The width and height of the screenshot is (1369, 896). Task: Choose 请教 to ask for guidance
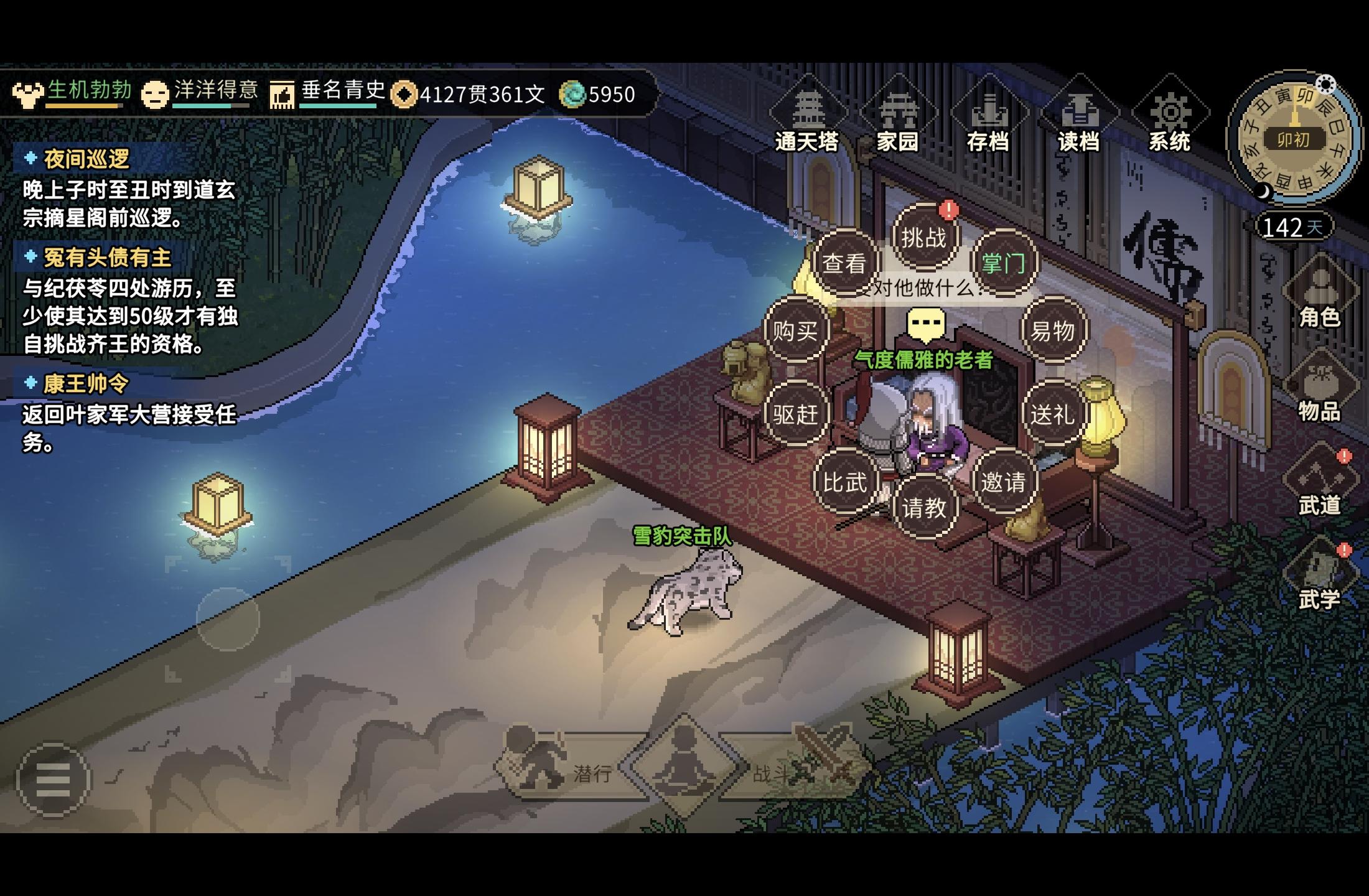point(924,508)
